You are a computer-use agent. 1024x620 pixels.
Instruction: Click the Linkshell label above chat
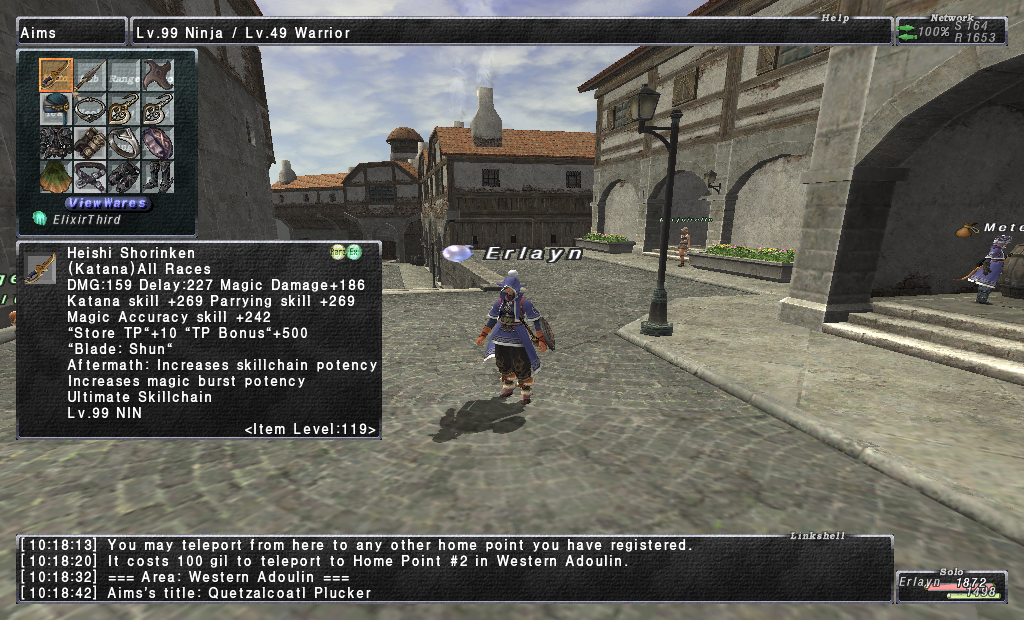[x=816, y=536]
